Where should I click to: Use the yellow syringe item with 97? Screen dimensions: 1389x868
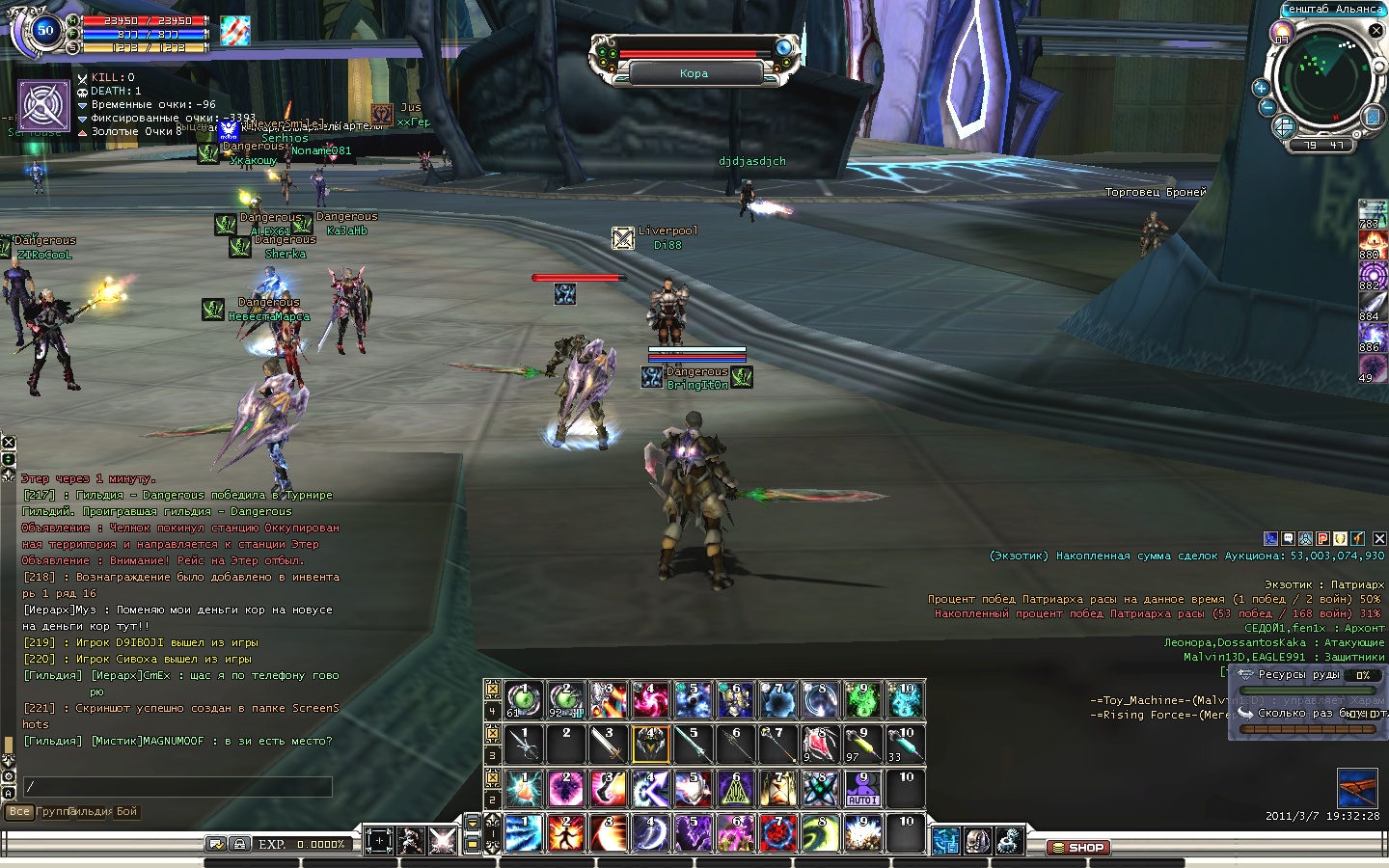tap(862, 744)
